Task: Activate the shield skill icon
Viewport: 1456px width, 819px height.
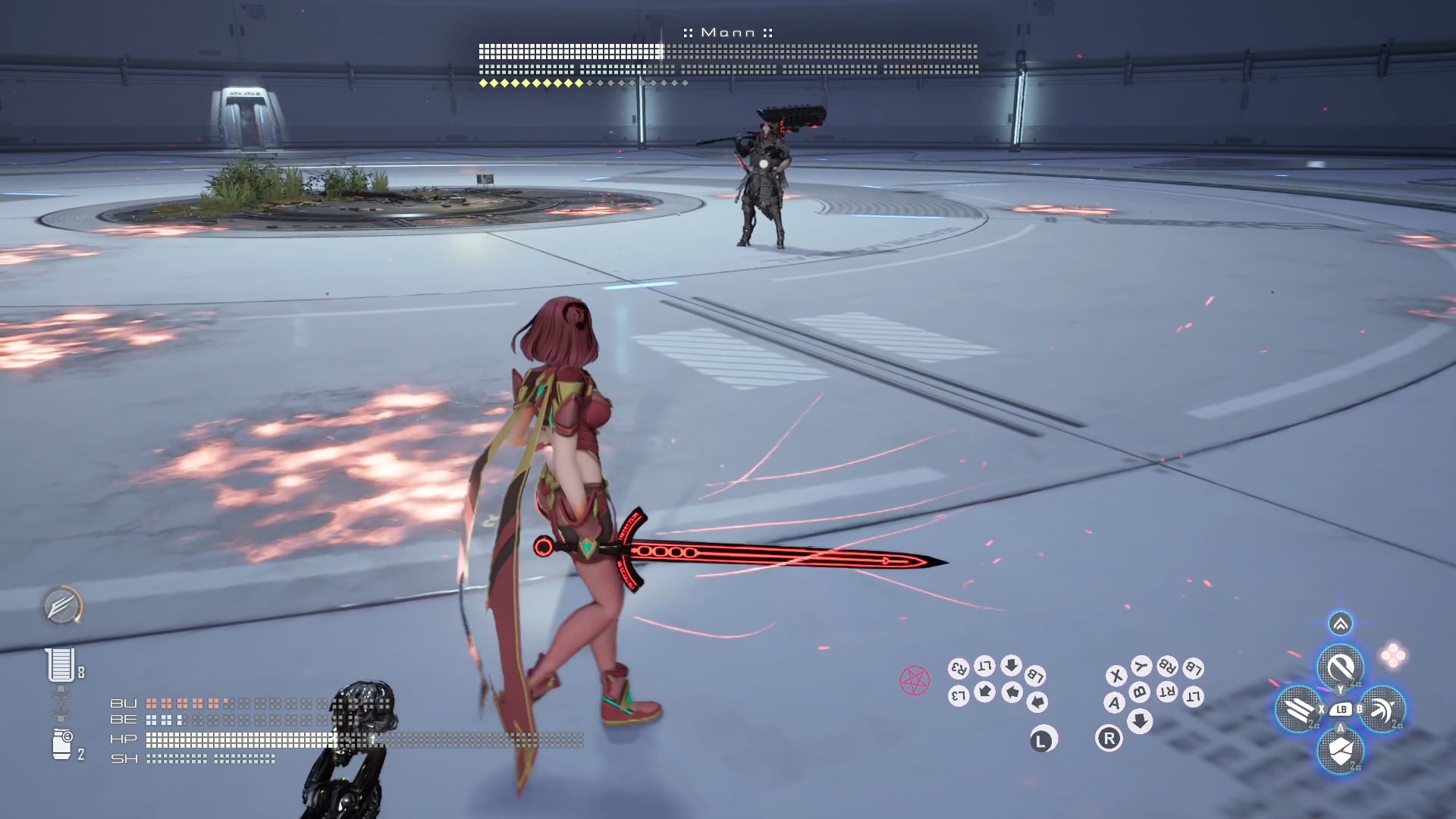Action: pos(1340,751)
